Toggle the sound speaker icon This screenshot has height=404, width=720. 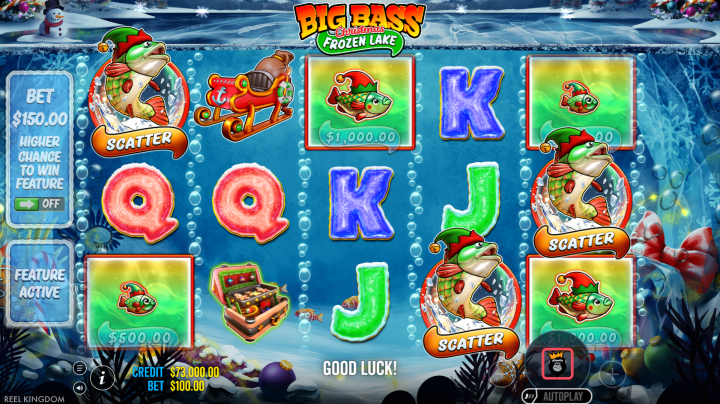79,386
